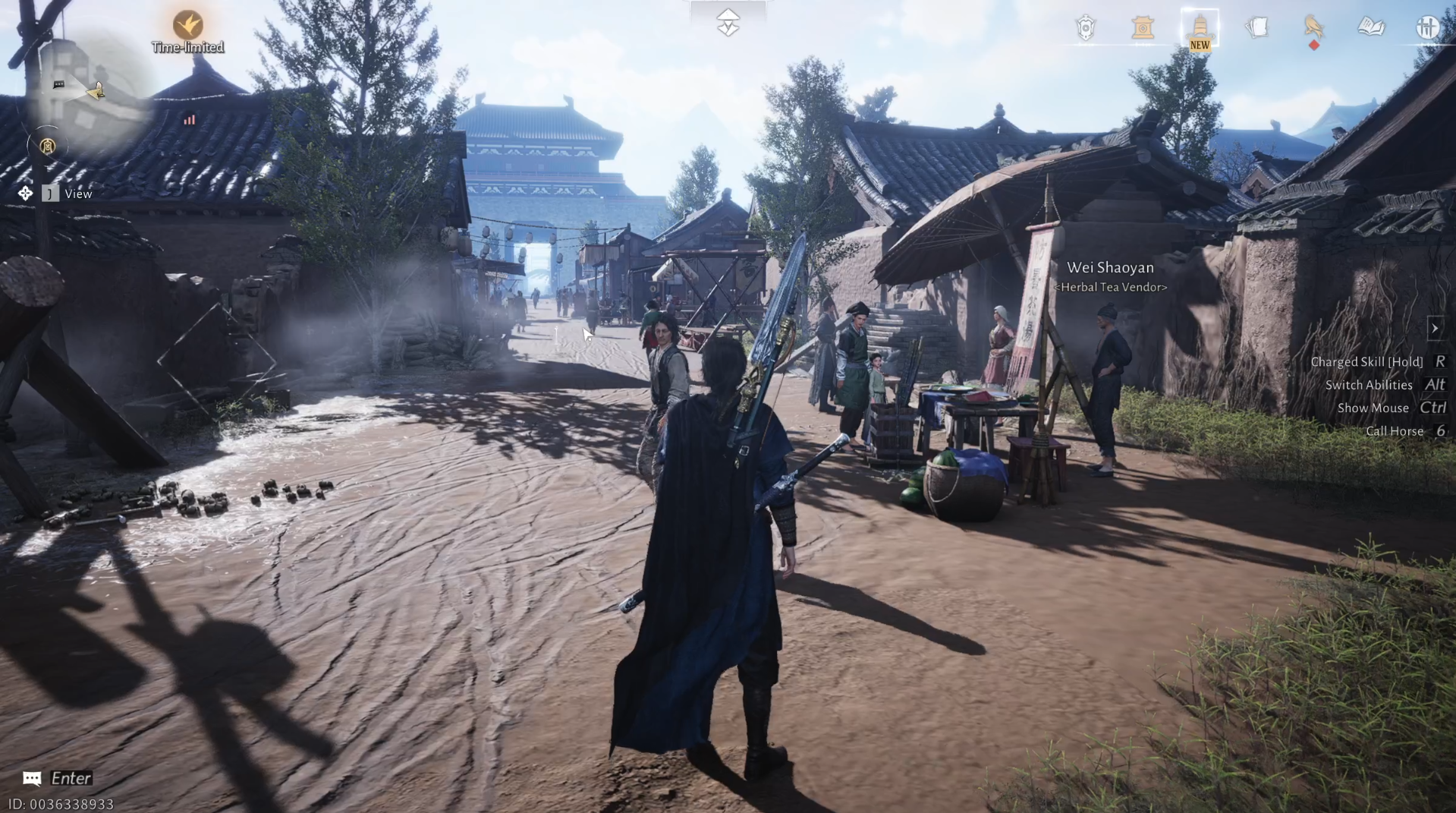The height and width of the screenshot is (813, 1456).
Task: Click the Call Horse hint label
Action: click(x=1395, y=430)
